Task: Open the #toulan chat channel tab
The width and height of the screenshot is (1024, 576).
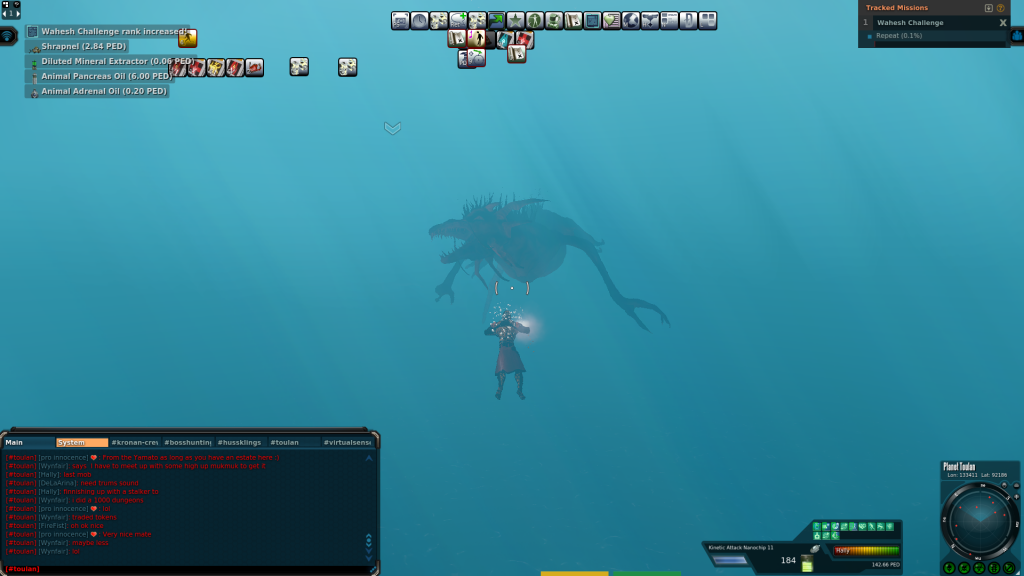Action: point(294,442)
